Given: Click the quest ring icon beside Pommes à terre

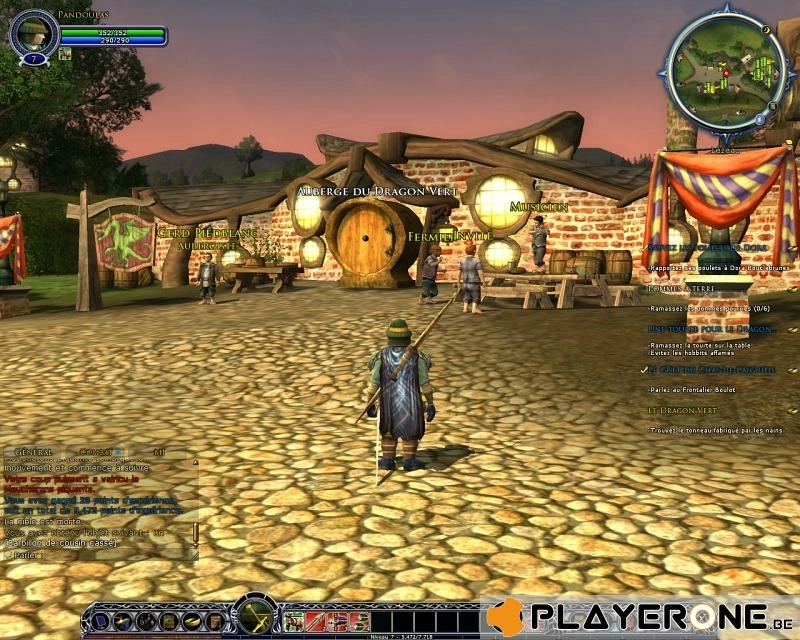Looking at the screenshot, I should (792, 288).
